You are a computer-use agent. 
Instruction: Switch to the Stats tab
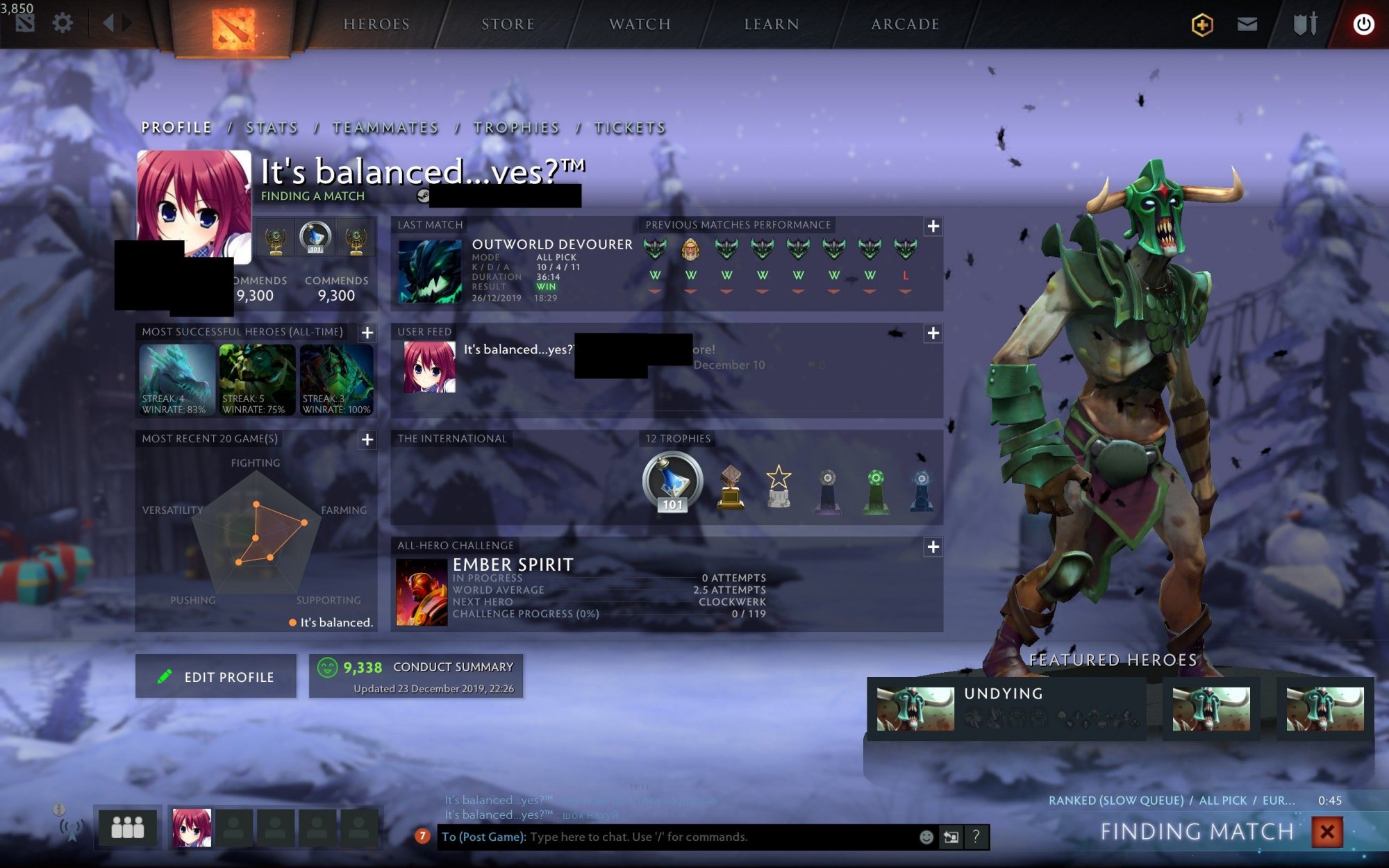pyautogui.click(x=272, y=128)
